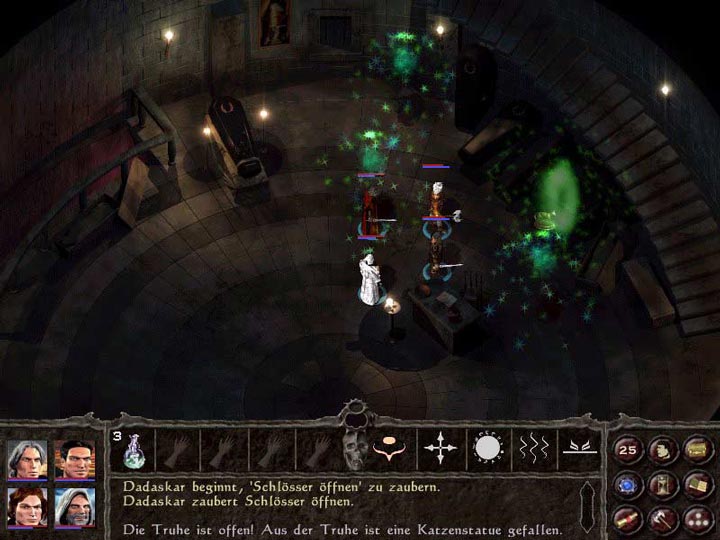Select the dark-haired man portrait
The image size is (720, 540).
pos(74,459)
